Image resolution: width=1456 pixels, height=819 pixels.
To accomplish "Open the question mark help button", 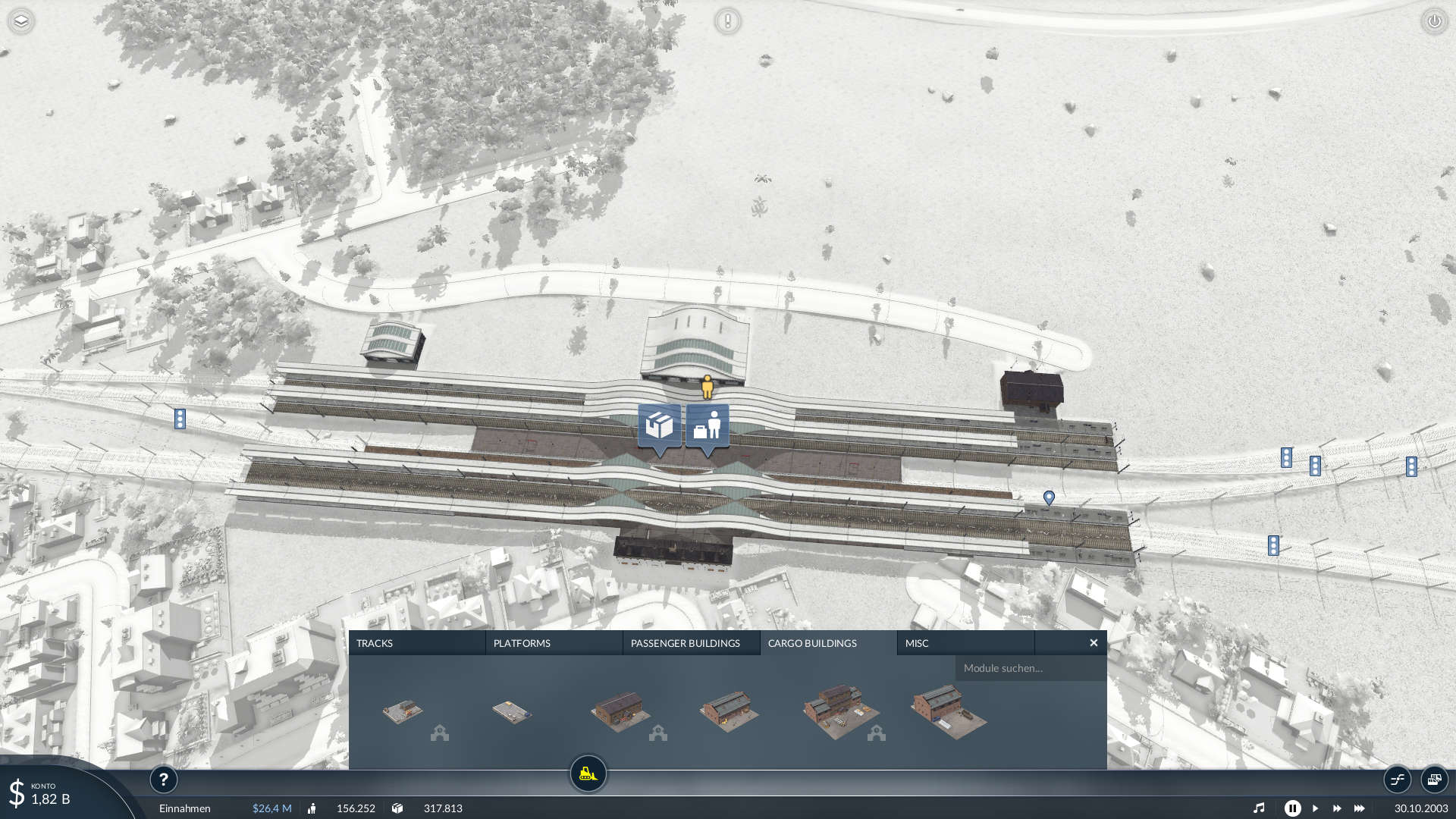I will click(x=163, y=779).
